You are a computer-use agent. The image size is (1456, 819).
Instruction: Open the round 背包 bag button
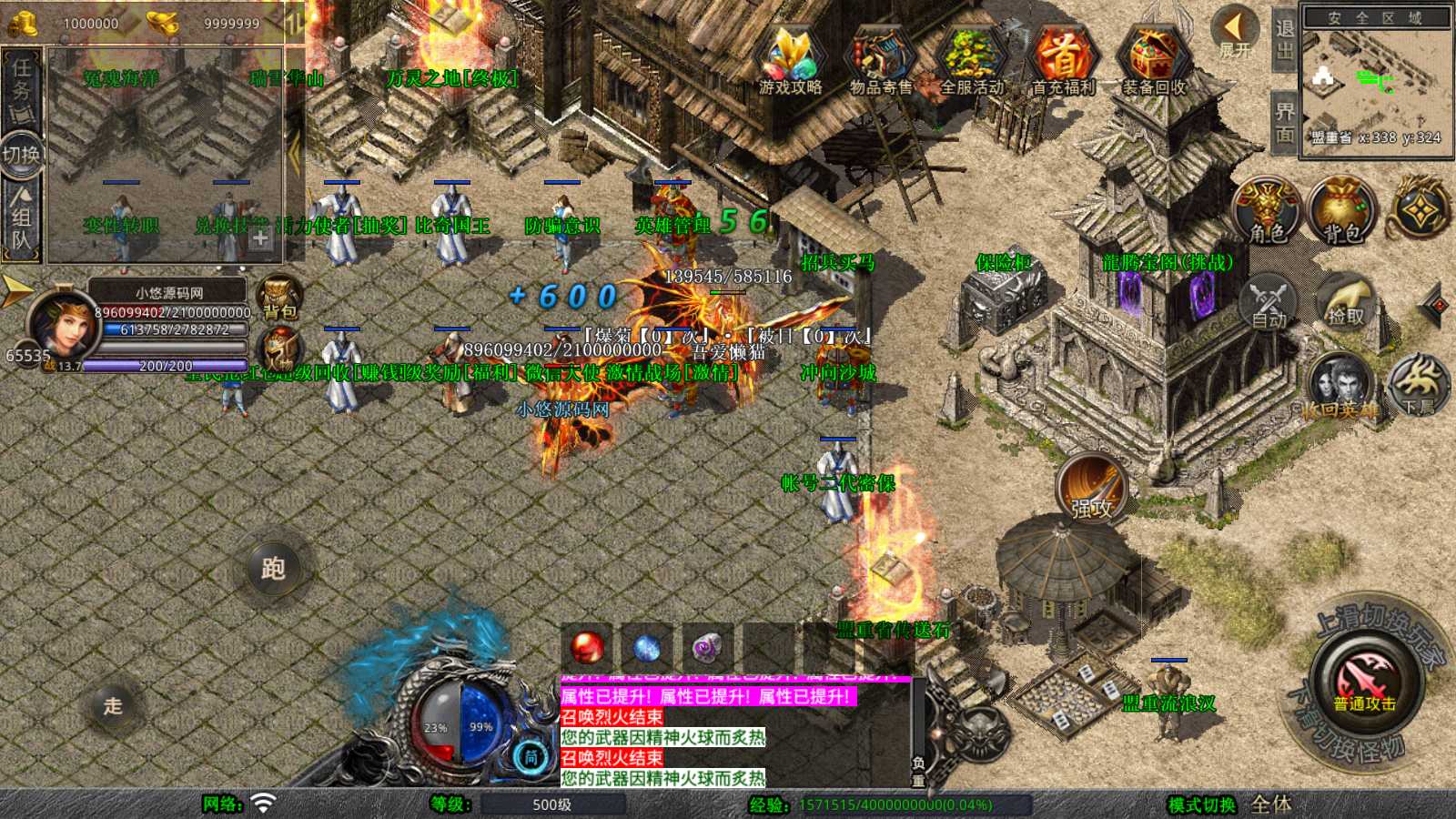(x=1341, y=211)
